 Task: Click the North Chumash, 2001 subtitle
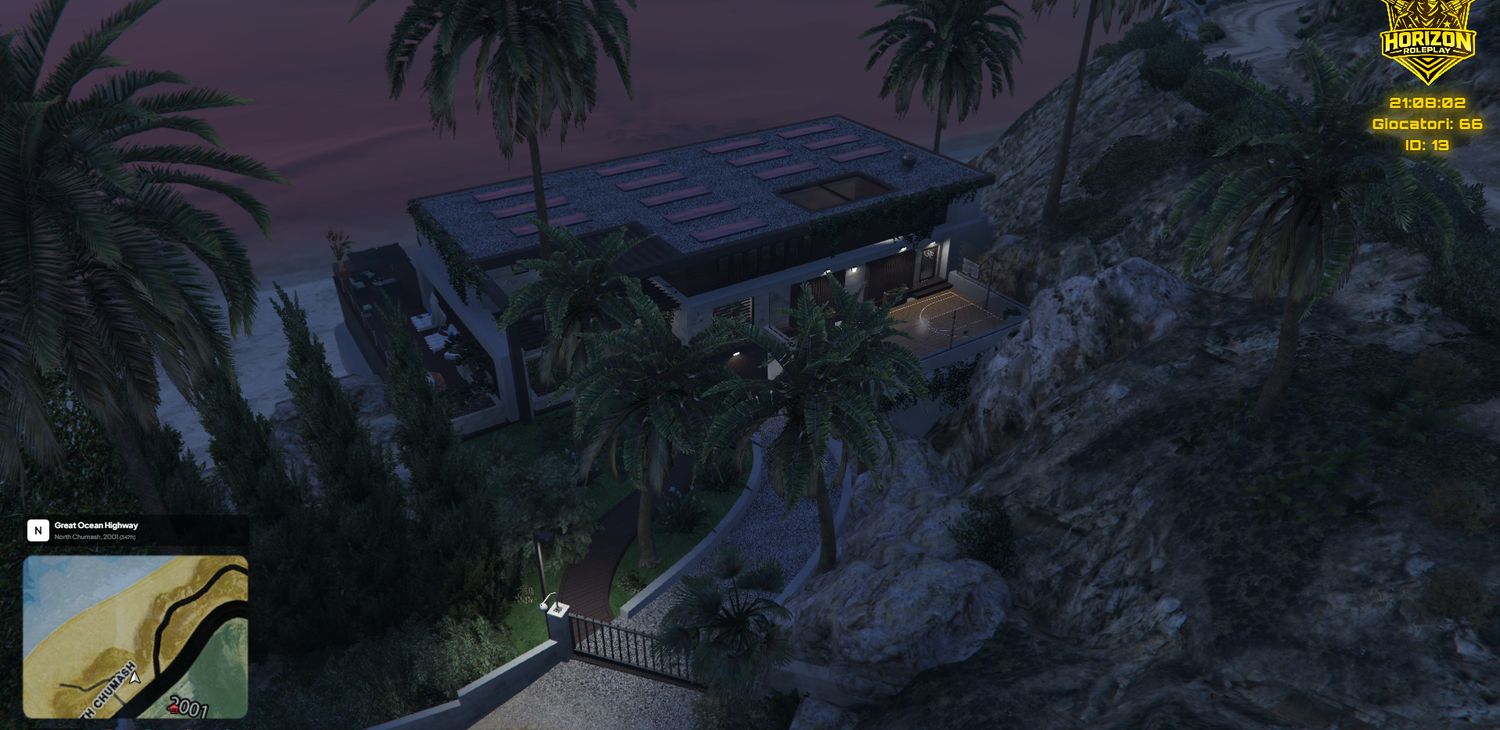[86, 538]
